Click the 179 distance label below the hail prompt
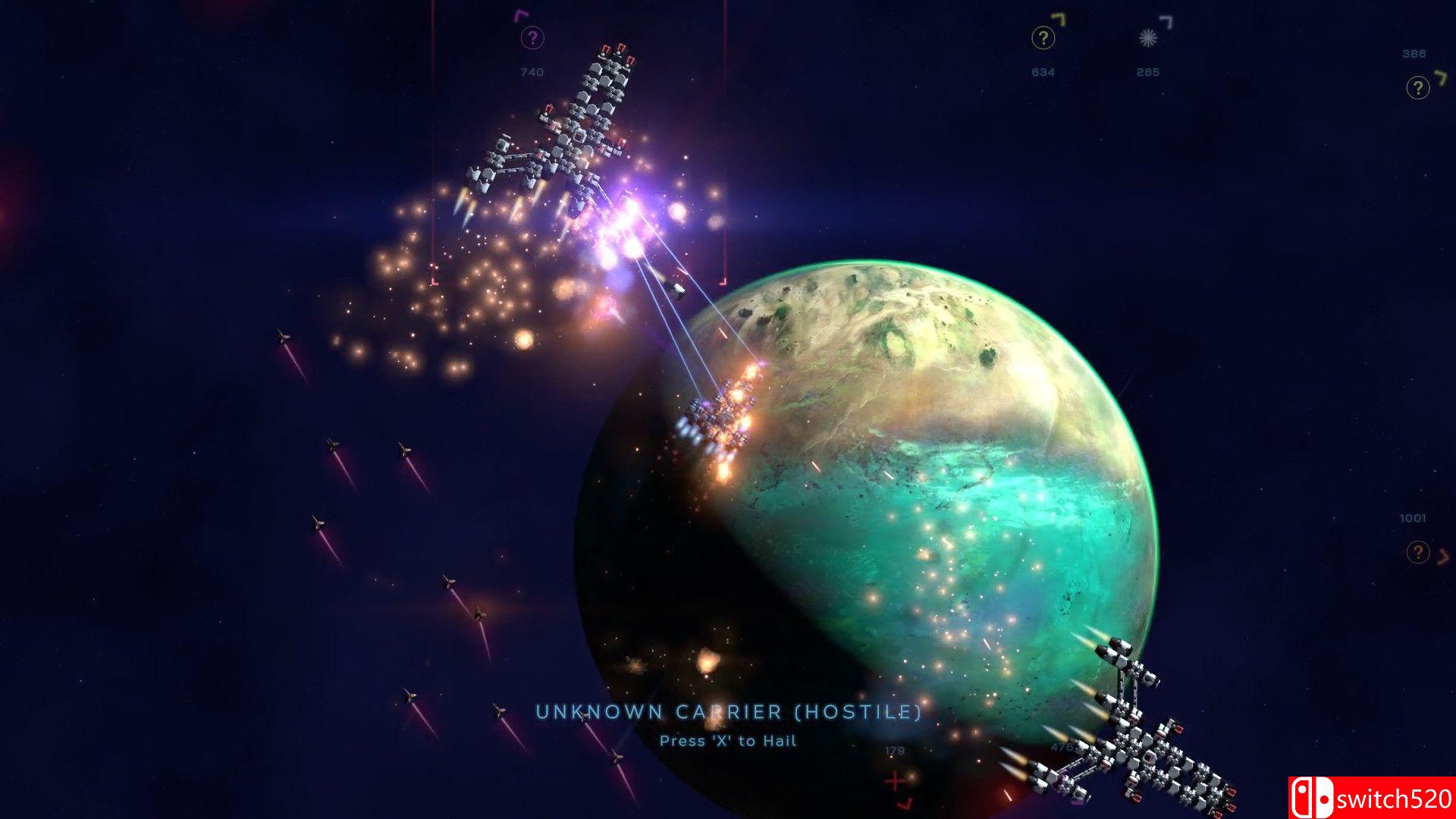The height and width of the screenshot is (819, 1456). 894,751
